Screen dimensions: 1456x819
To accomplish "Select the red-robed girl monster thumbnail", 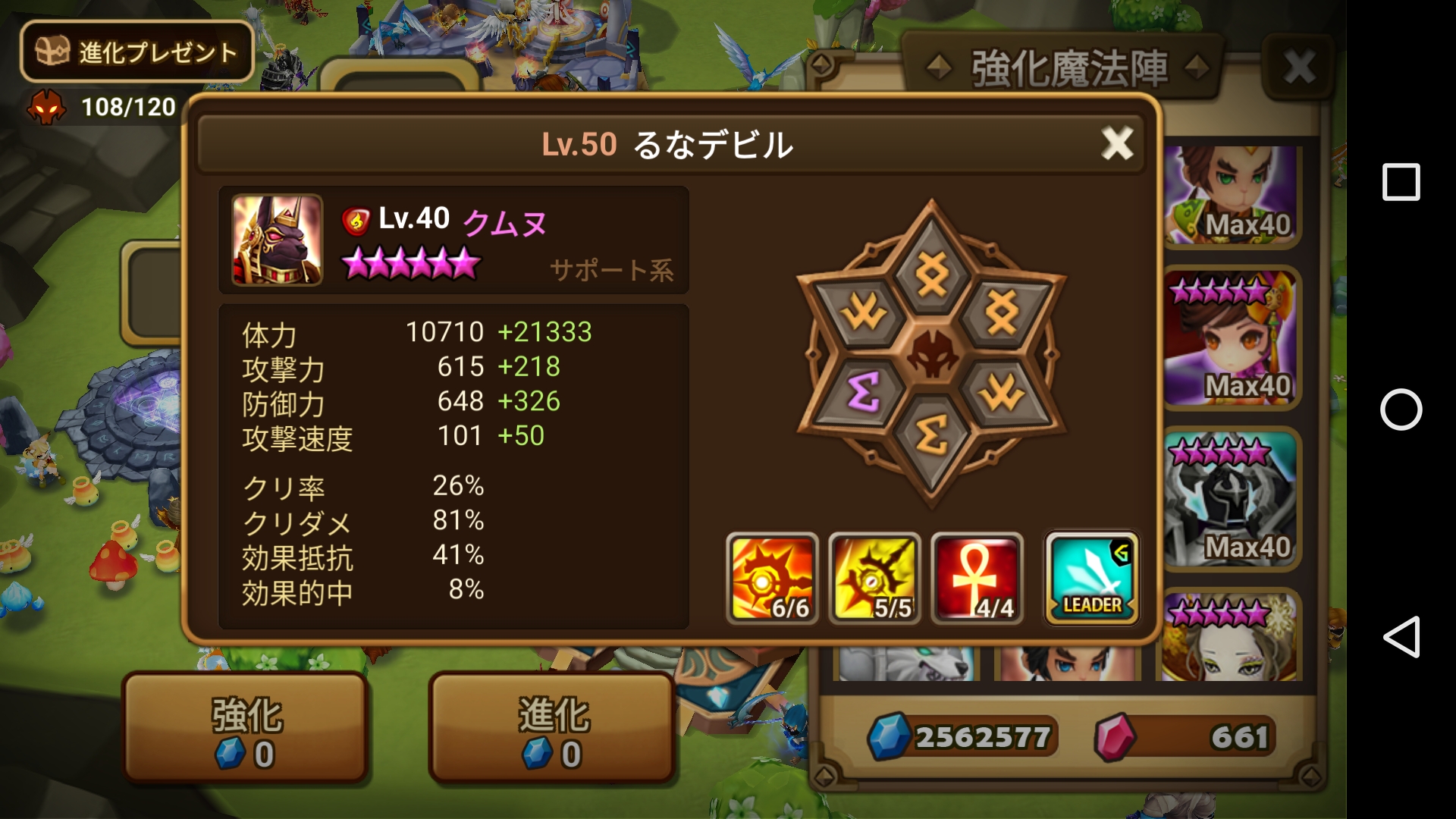I will click(x=1230, y=338).
